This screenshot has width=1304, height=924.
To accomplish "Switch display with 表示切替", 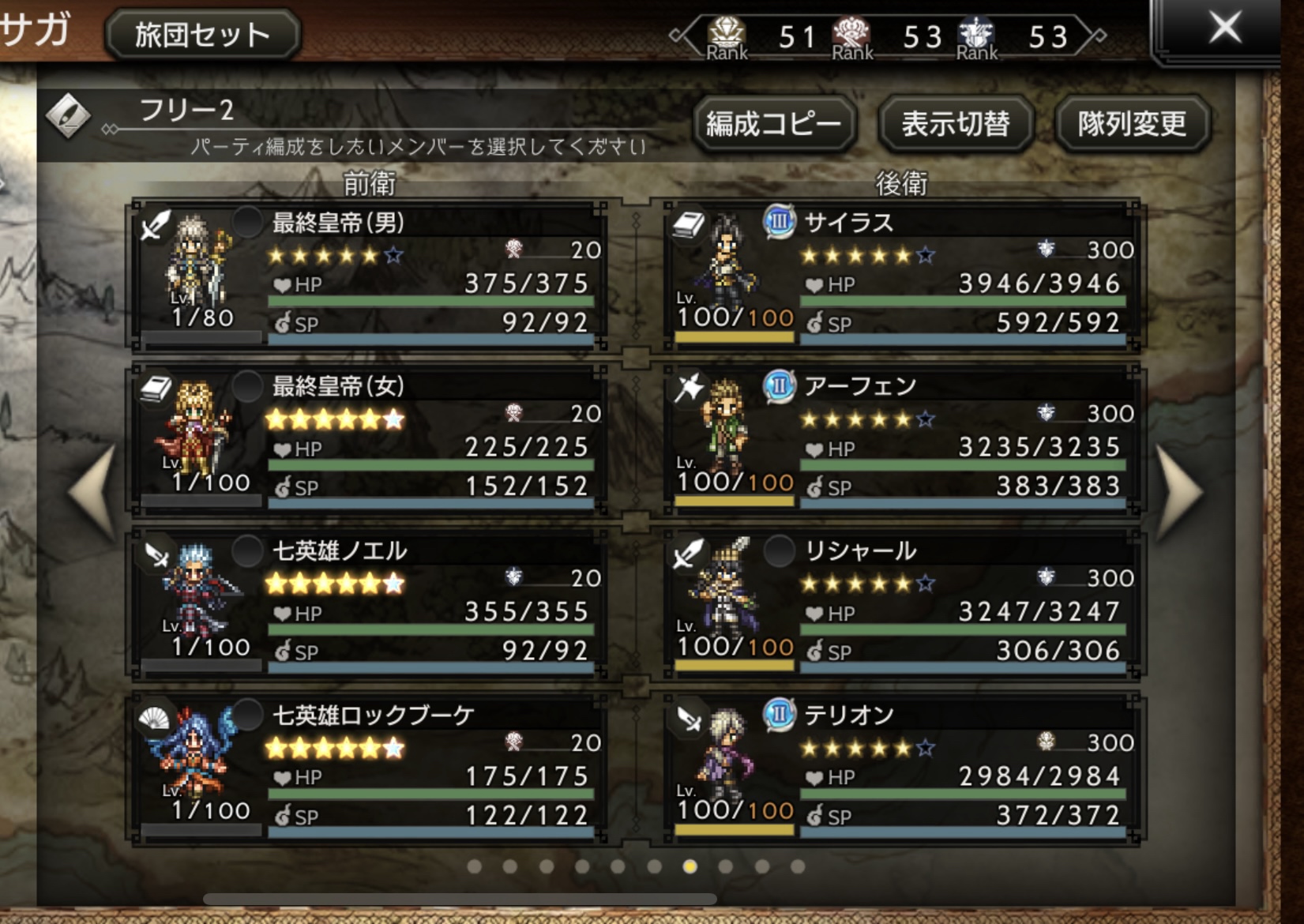I will pyautogui.click(x=956, y=124).
